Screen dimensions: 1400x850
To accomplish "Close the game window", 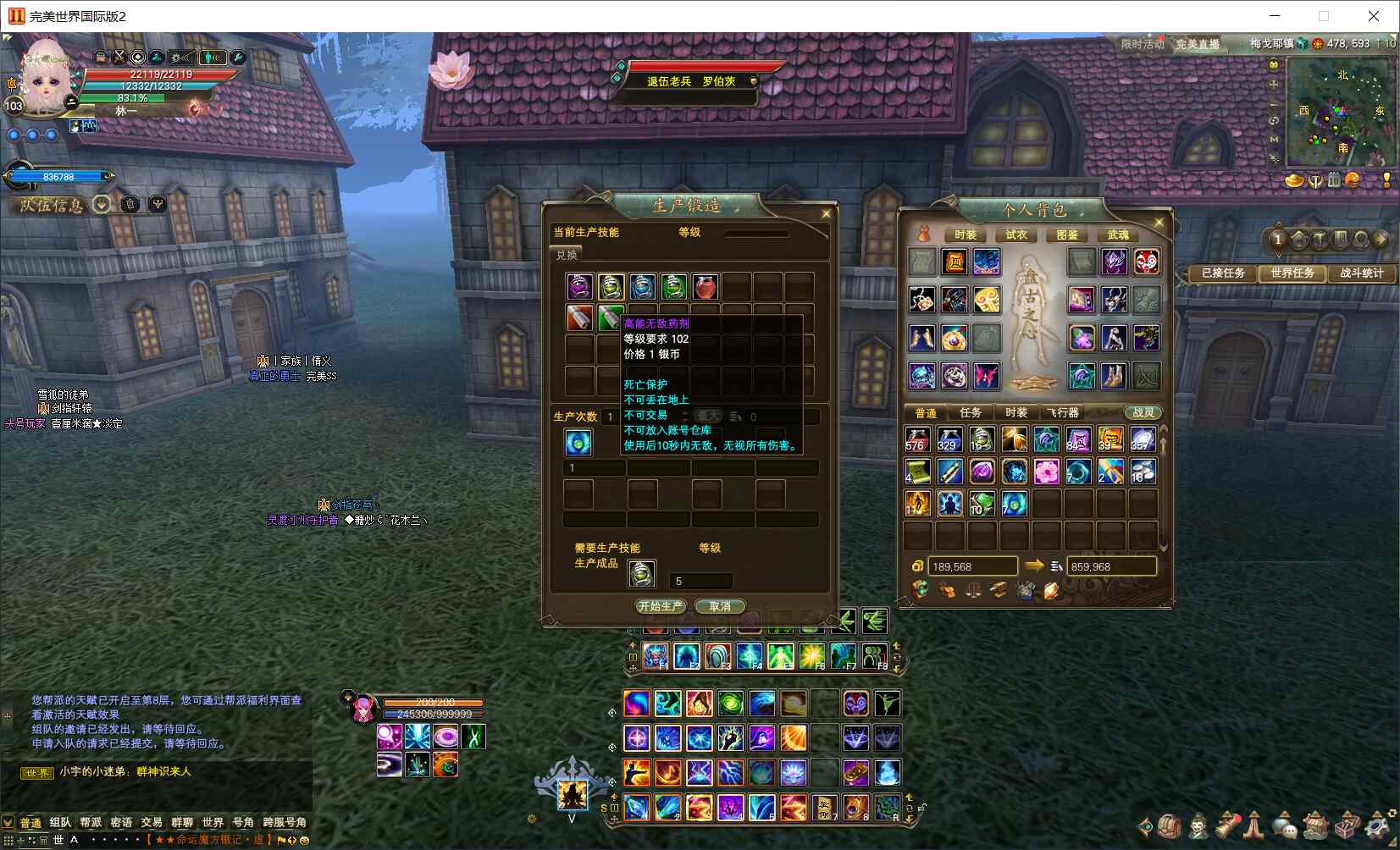I will 1374,16.
